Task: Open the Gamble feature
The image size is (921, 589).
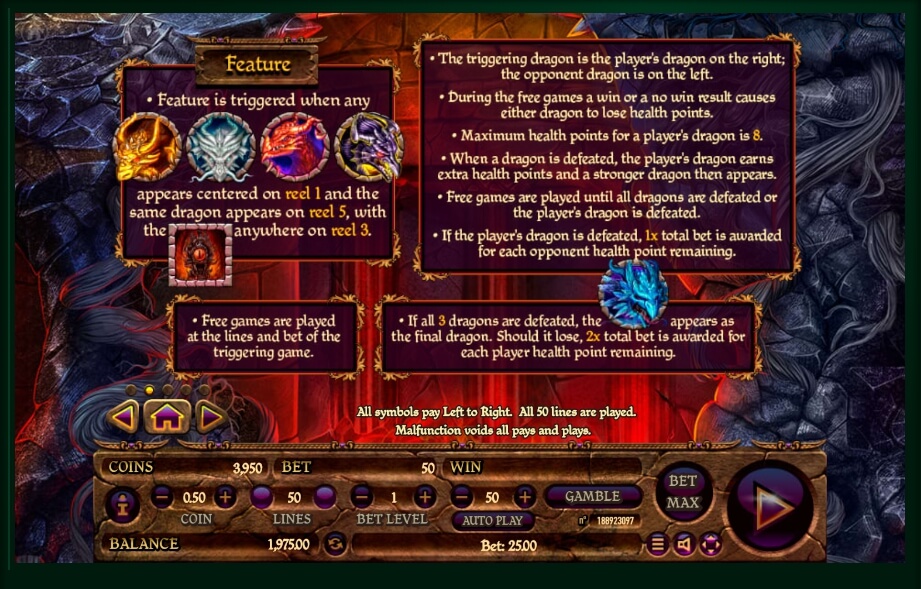Action: click(x=593, y=496)
